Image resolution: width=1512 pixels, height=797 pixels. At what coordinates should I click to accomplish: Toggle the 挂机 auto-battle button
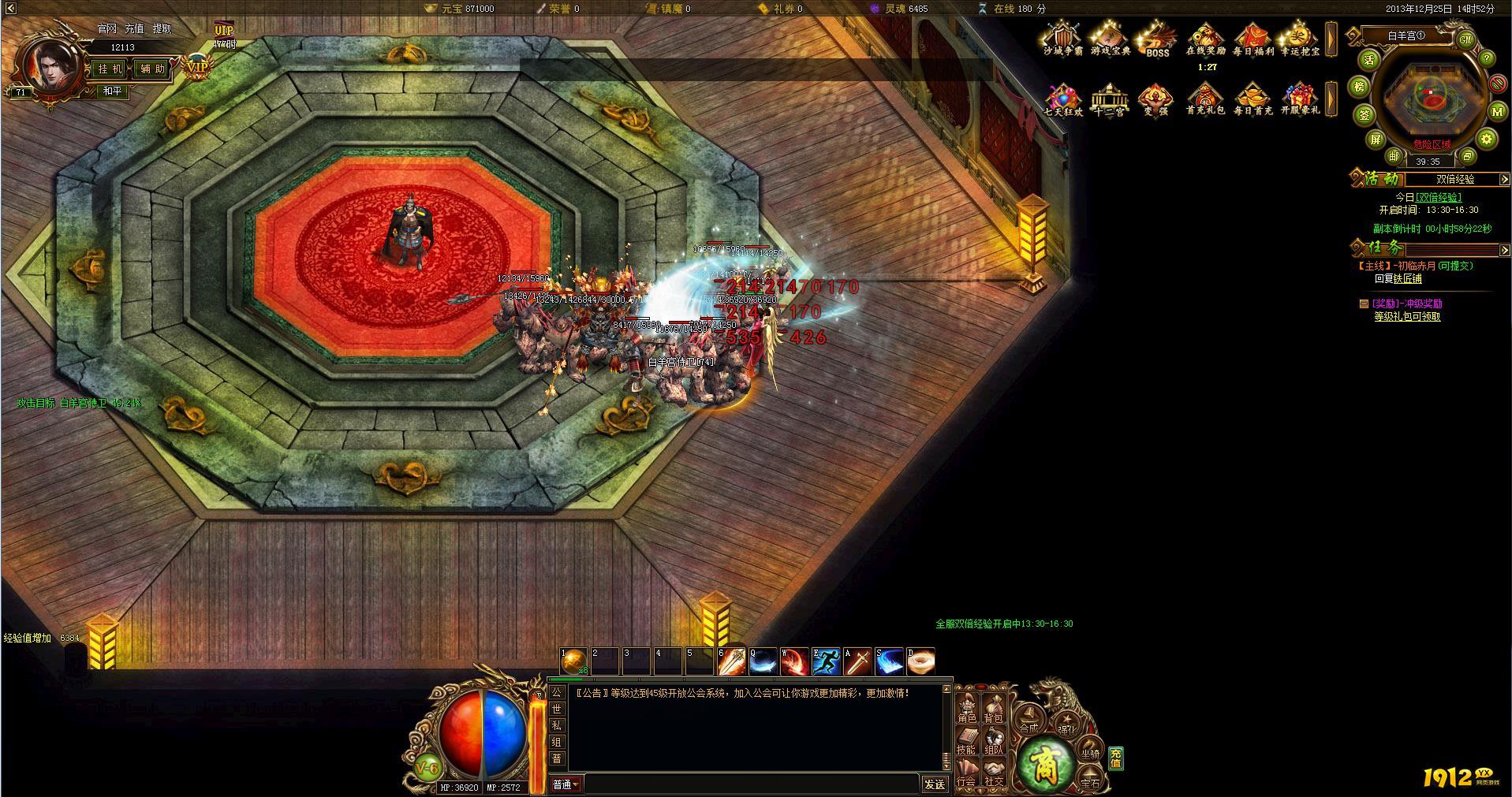[x=110, y=69]
